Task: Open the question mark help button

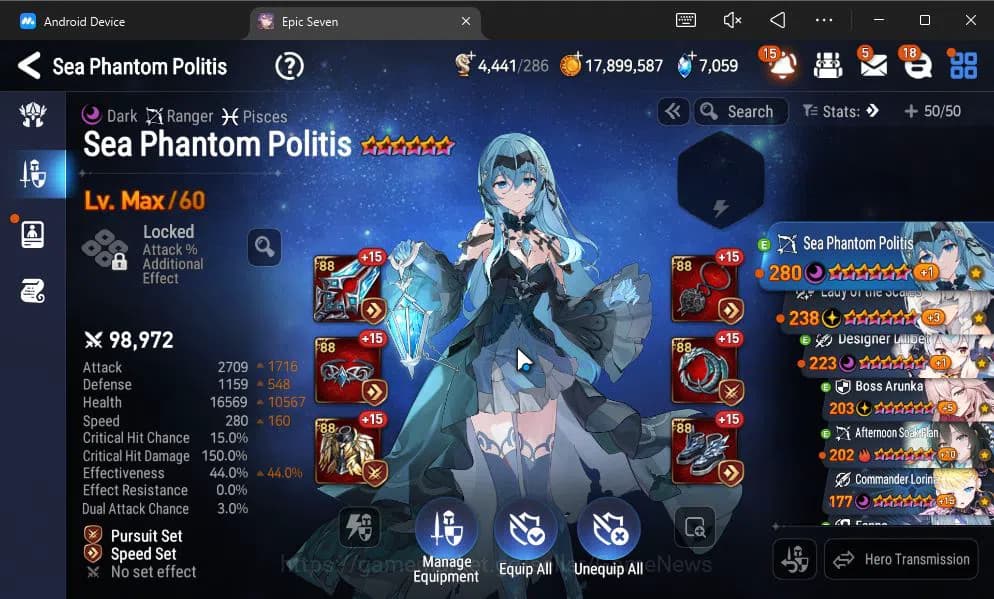Action: [289, 67]
